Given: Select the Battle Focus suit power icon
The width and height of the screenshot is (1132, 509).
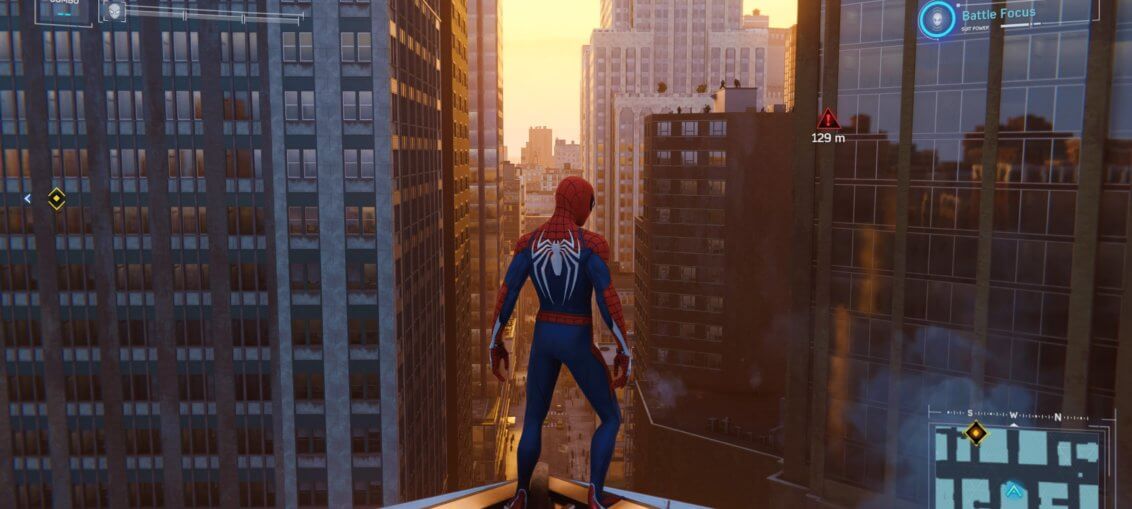Looking at the screenshot, I should 937,20.
